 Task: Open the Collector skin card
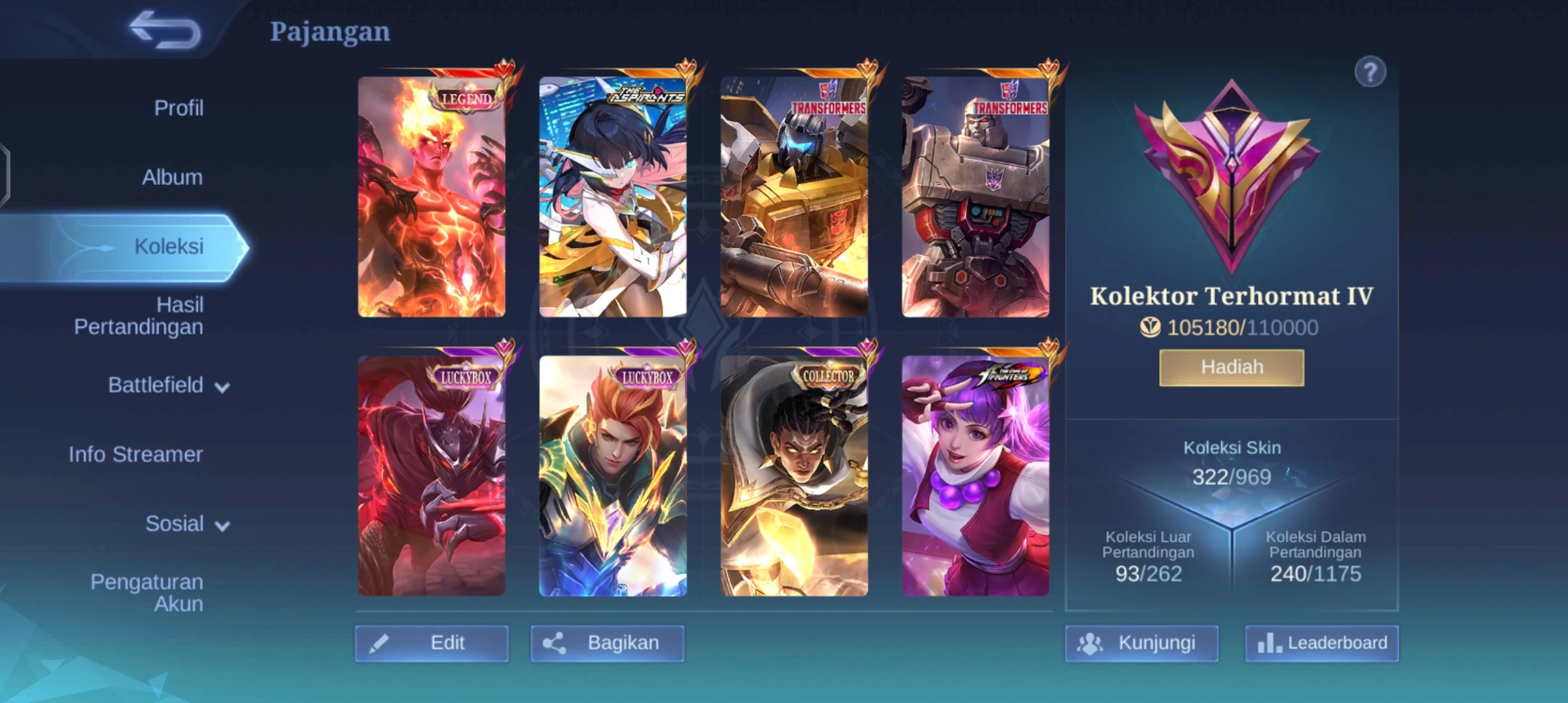pyautogui.click(x=794, y=476)
